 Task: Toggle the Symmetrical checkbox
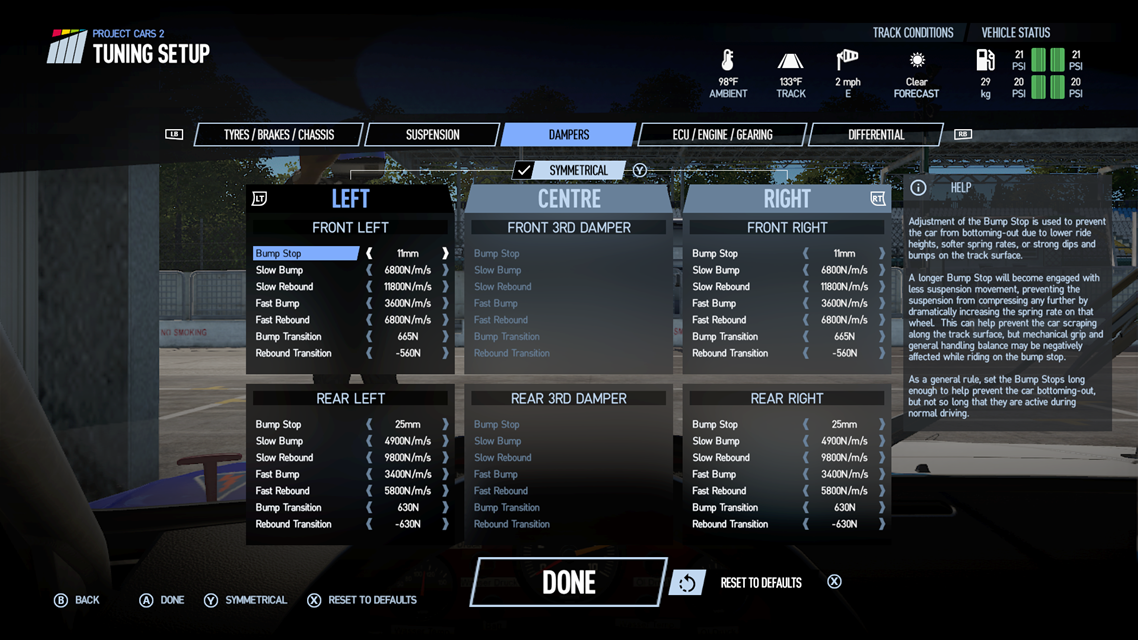click(525, 171)
